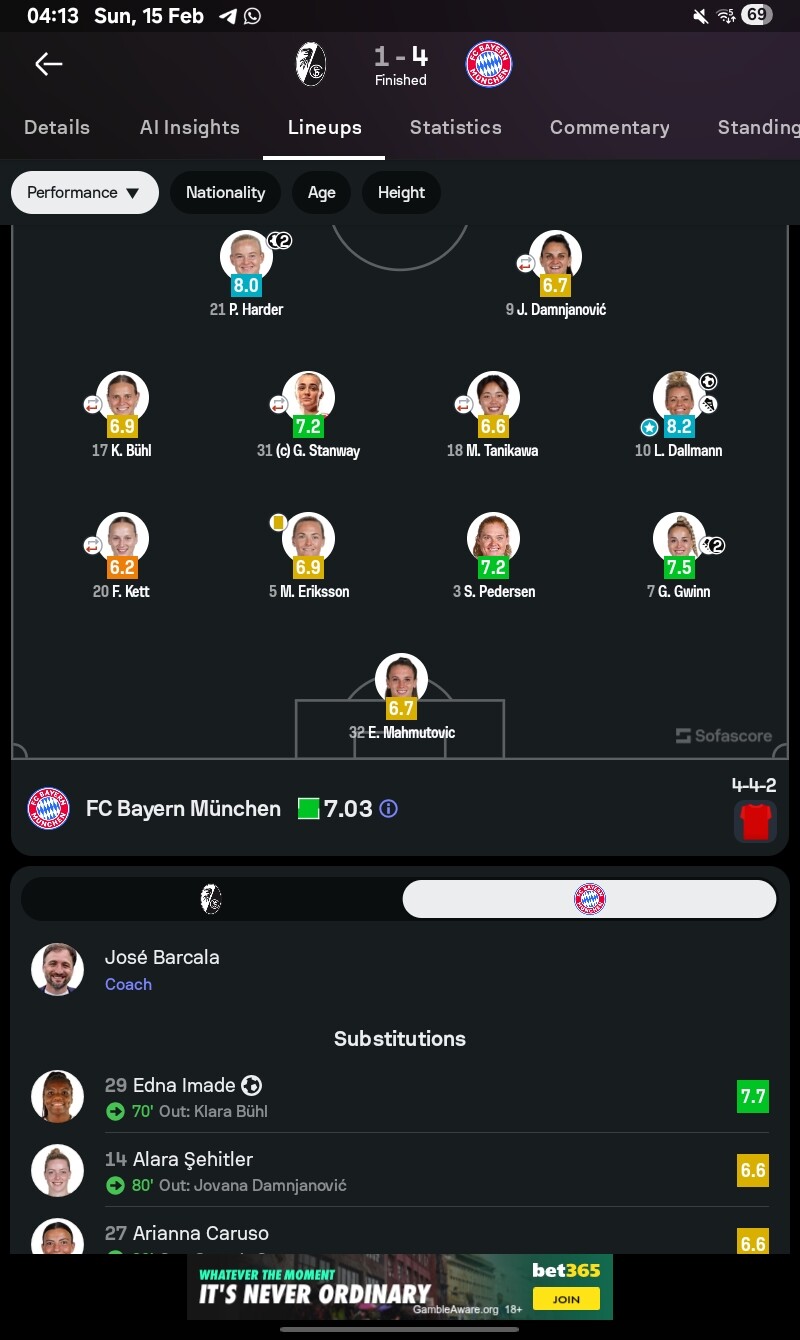Switch to the Commentary tab
Image resolution: width=800 pixels, height=1340 pixels.
[609, 127]
